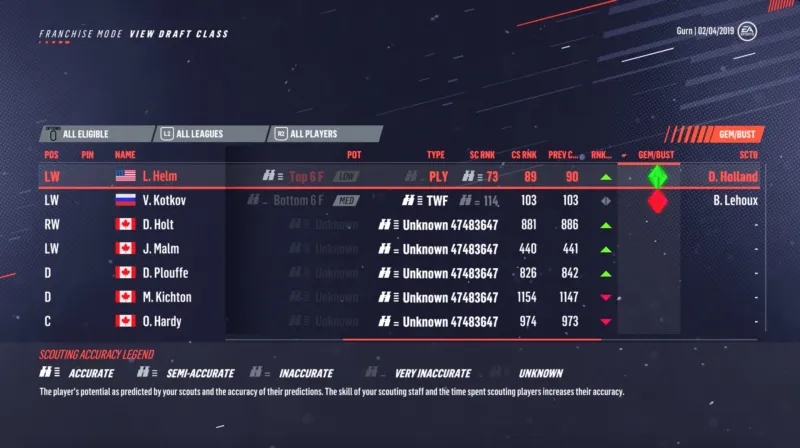
Task: Switch the All Players filter
Action: click(x=324, y=133)
